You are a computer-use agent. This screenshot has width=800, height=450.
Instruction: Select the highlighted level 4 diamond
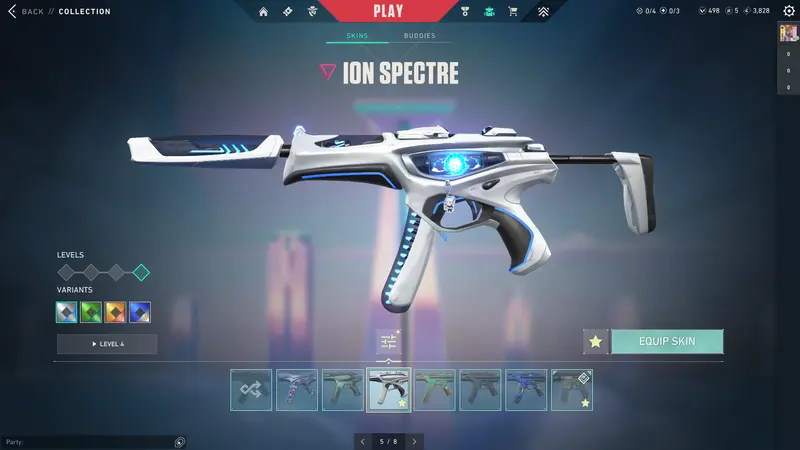point(141,272)
